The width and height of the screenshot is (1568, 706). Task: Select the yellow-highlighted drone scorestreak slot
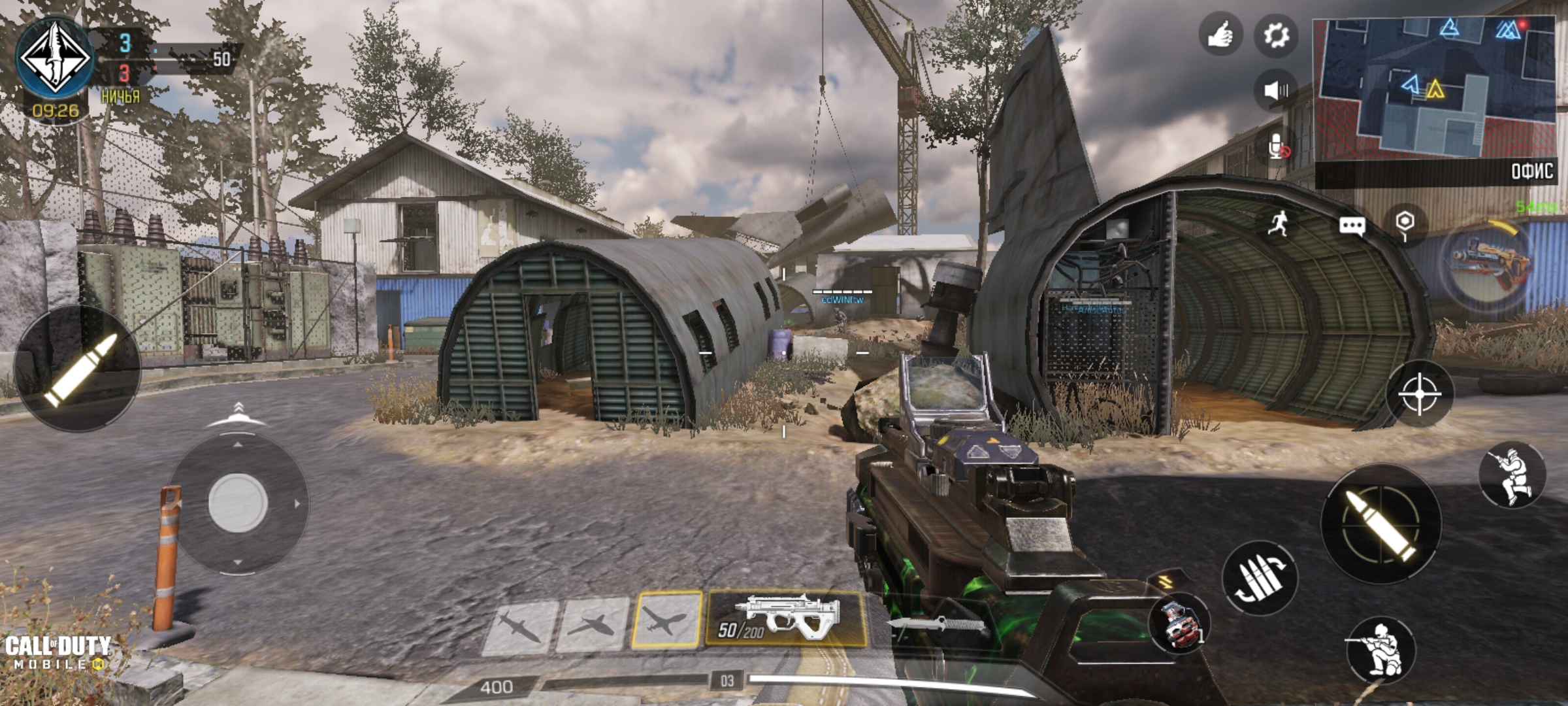pyautogui.click(x=666, y=620)
